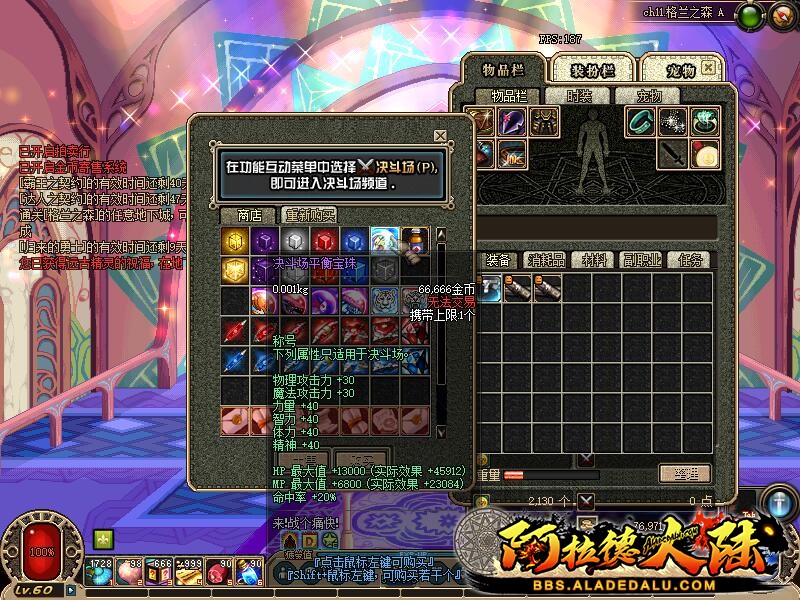800x600 pixels.
Task: Select the 商店 shop tab
Action: pos(249,215)
